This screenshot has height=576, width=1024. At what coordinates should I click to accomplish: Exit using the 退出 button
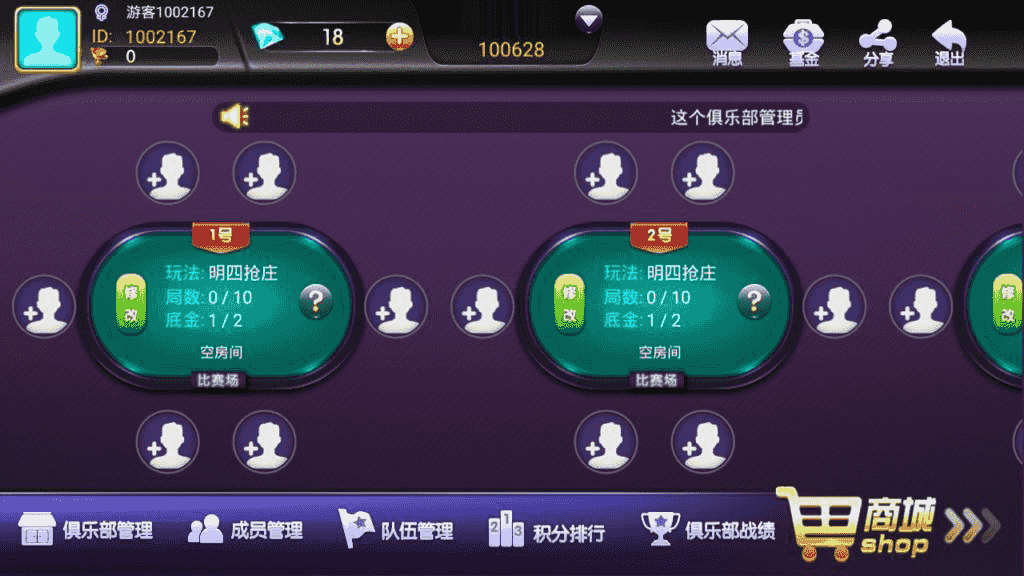[949, 42]
